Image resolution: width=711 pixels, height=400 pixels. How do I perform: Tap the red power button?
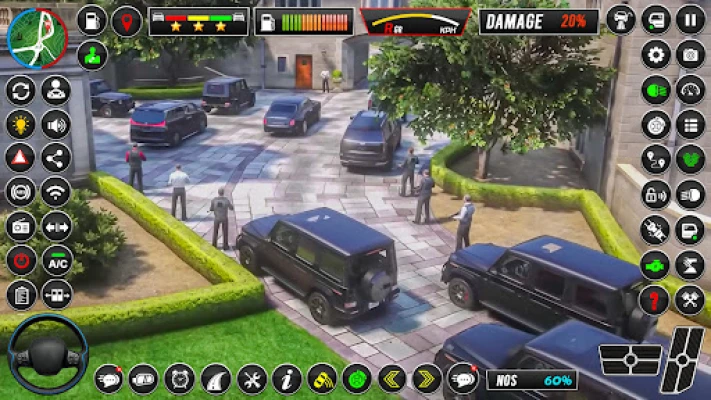20,260
